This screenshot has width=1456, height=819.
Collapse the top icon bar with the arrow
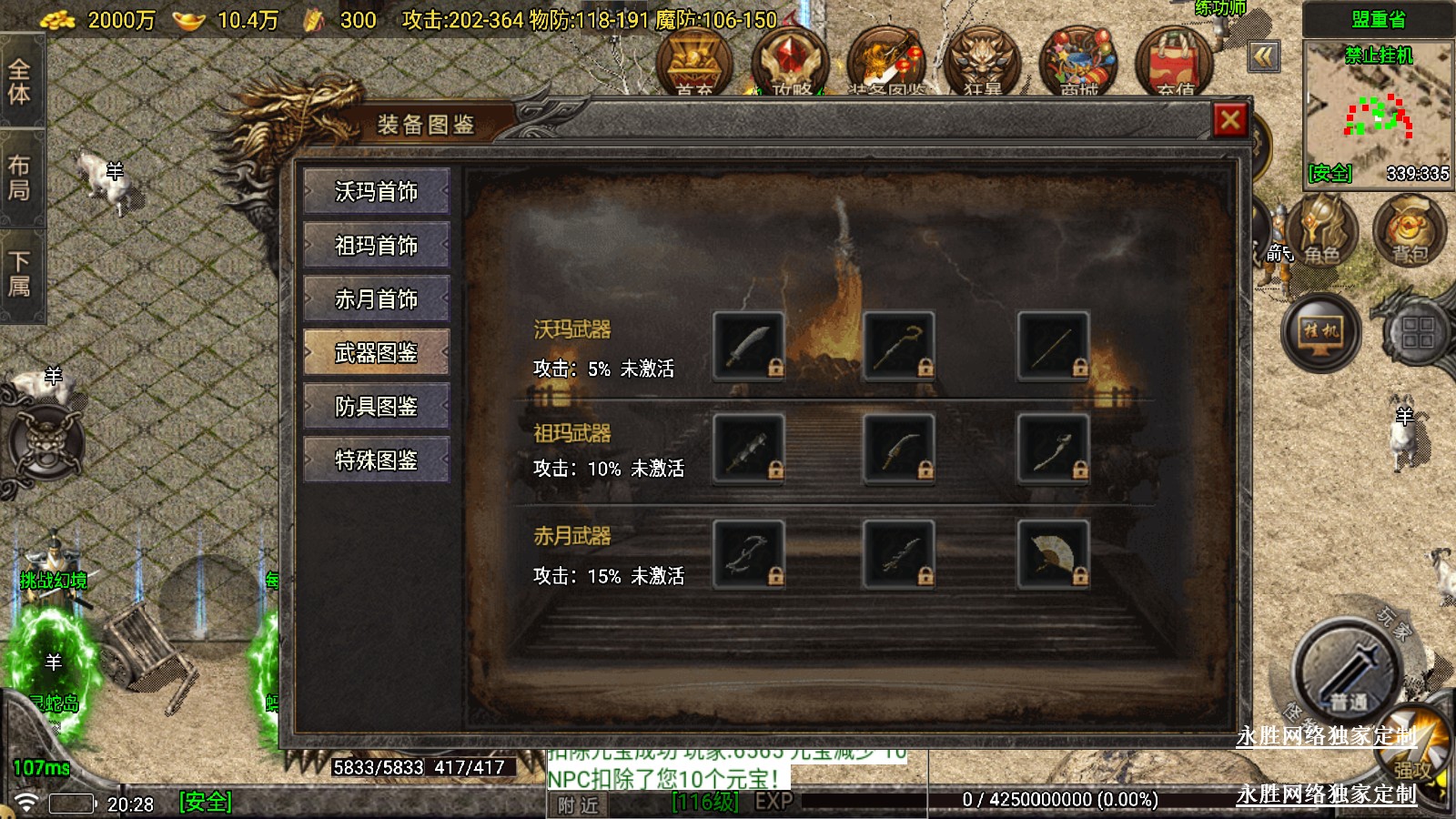pyautogui.click(x=1264, y=57)
